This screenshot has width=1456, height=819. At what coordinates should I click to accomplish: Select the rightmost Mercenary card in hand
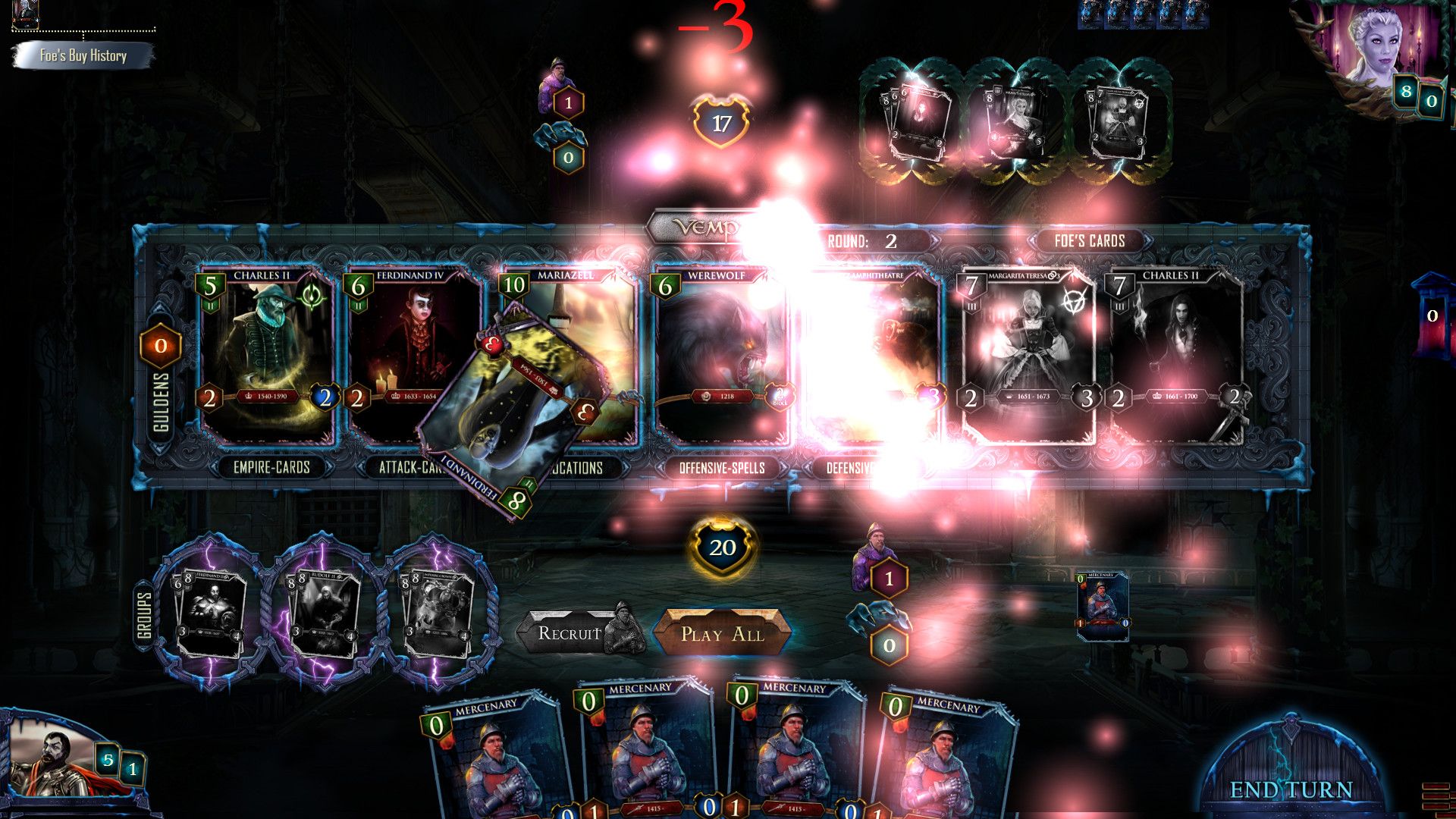948,758
